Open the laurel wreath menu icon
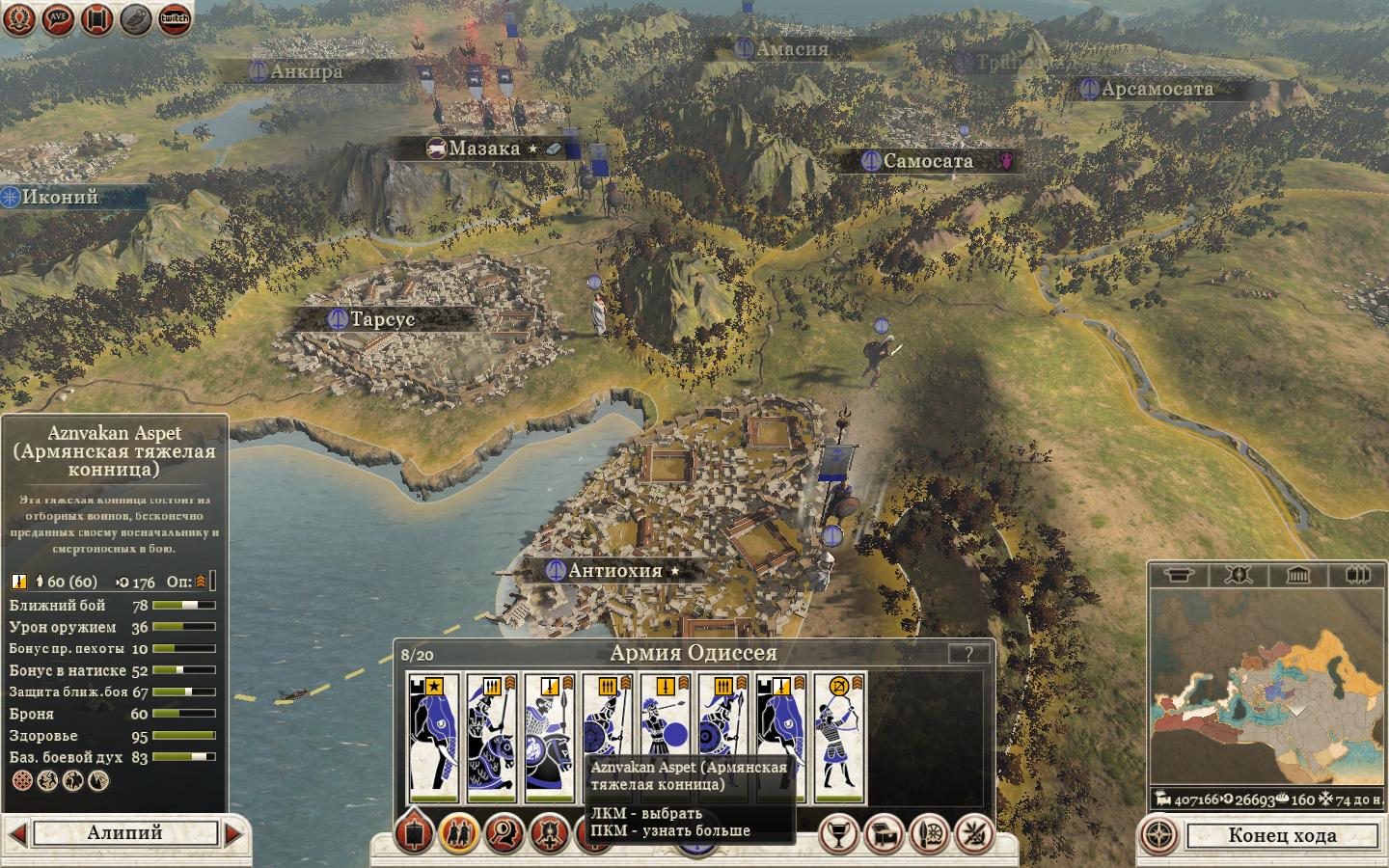The width and height of the screenshot is (1389, 868). tap(19, 18)
